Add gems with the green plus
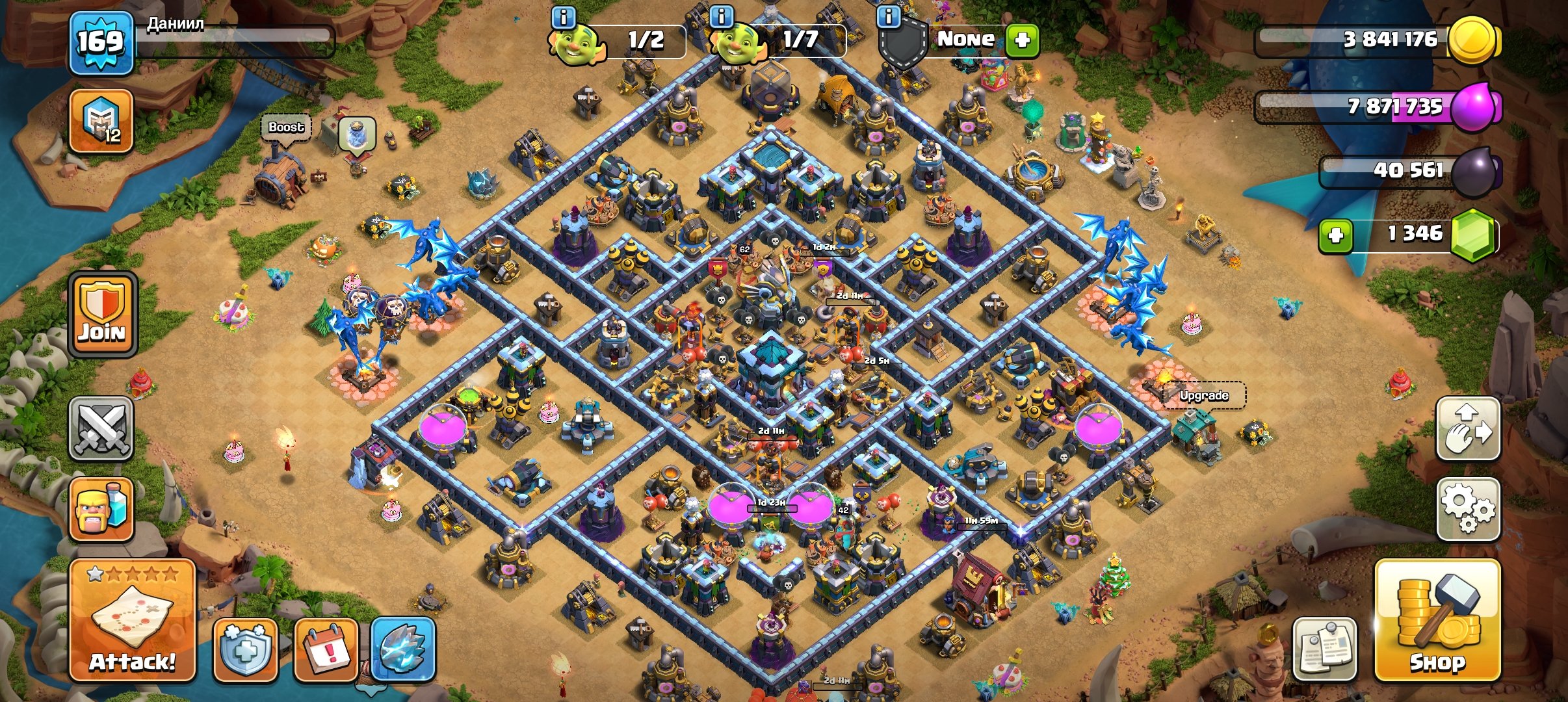Screen dimensions: 1568x702 pos(1336,235)
